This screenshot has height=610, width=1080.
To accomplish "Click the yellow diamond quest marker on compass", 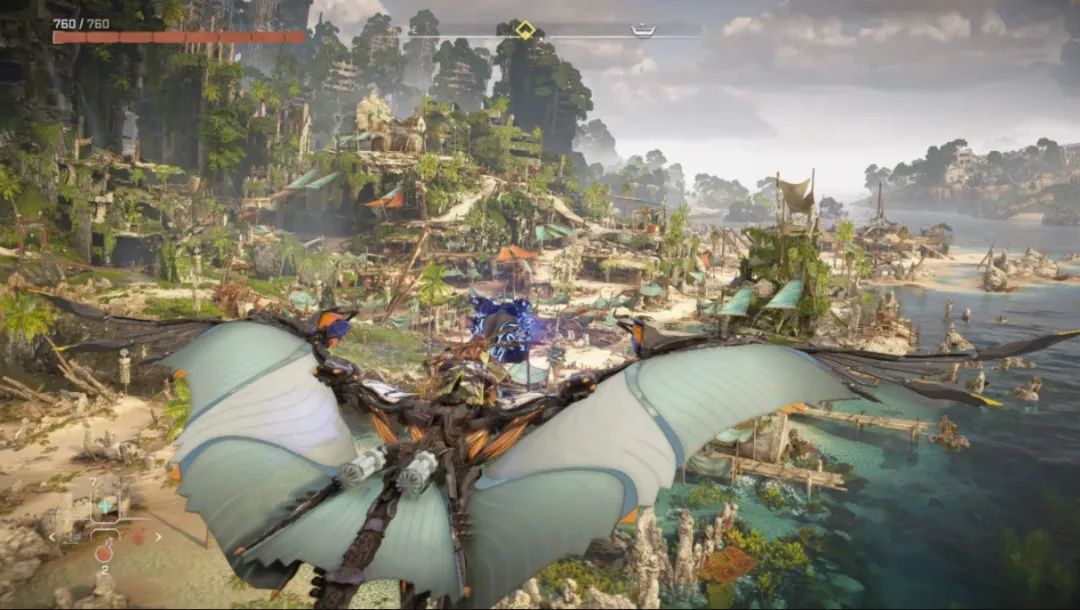I will coord(525,30).
